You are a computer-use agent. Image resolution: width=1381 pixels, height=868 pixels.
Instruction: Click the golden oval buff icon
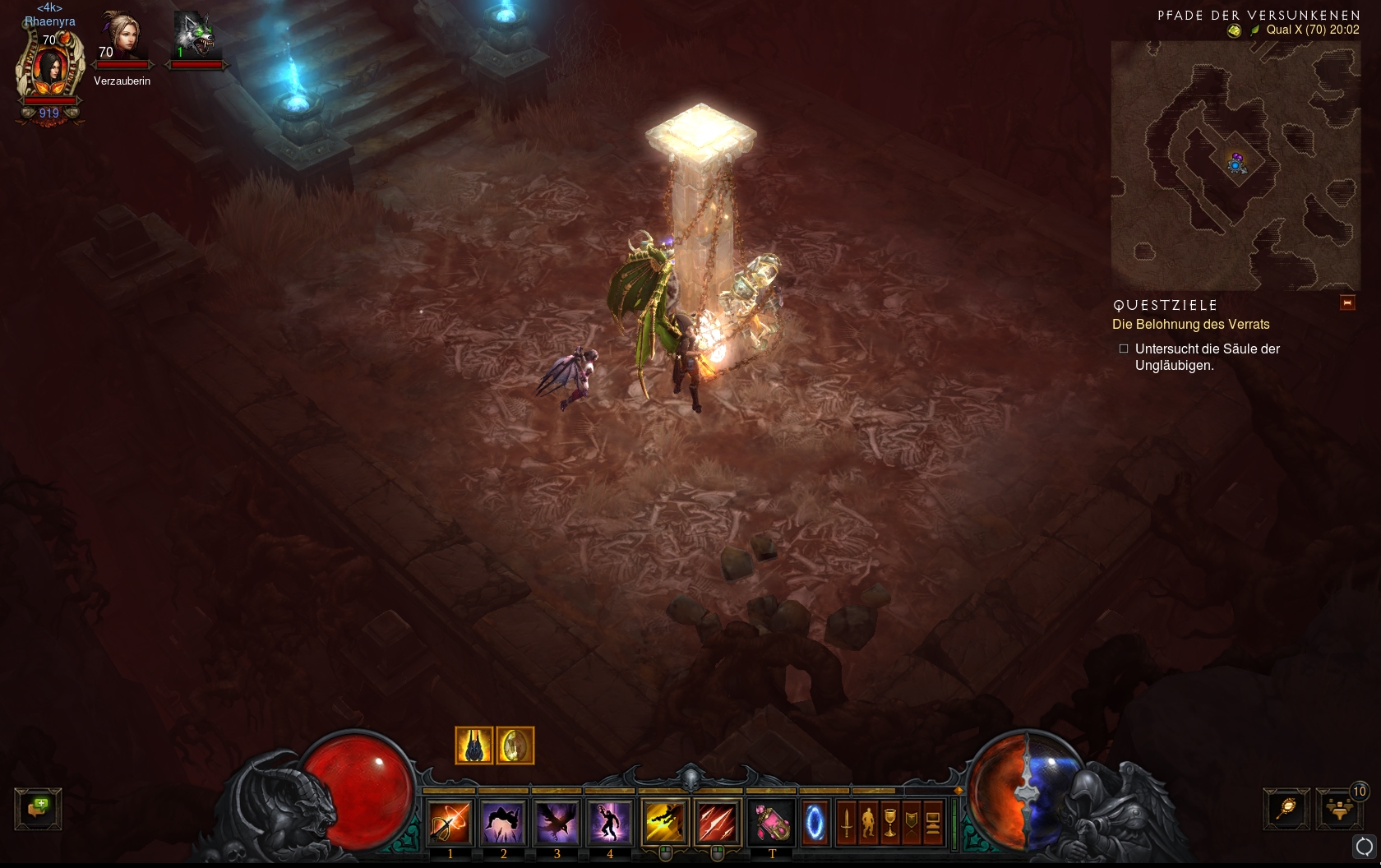pyautogui.click(x=515, y=746)
